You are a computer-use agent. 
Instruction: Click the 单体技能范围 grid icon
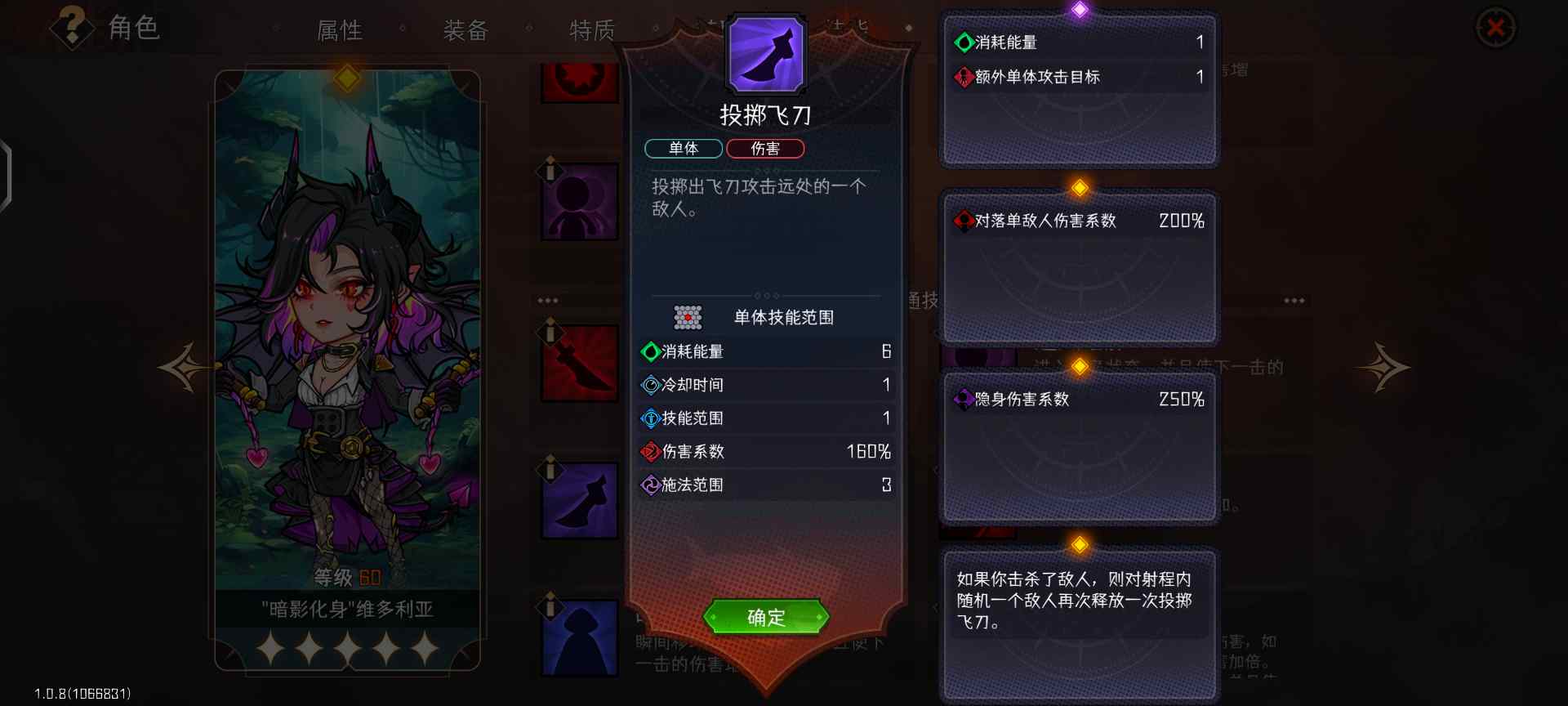click(688, 317)
